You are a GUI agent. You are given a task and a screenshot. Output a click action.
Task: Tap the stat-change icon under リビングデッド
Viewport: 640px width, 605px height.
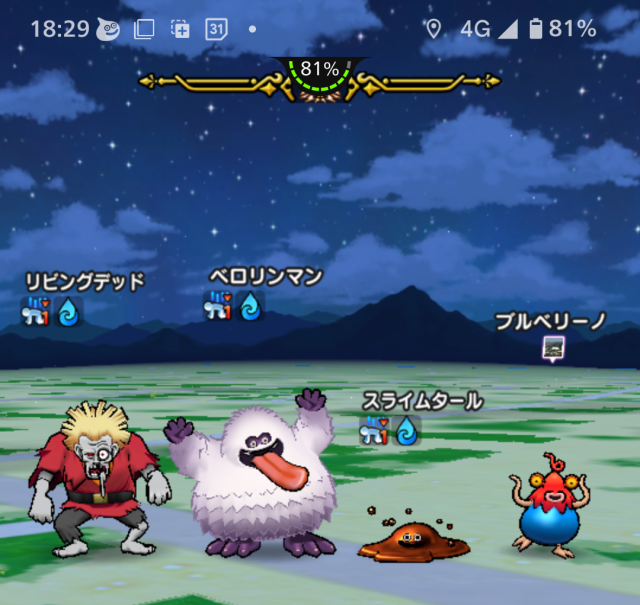tap(38, 312)
